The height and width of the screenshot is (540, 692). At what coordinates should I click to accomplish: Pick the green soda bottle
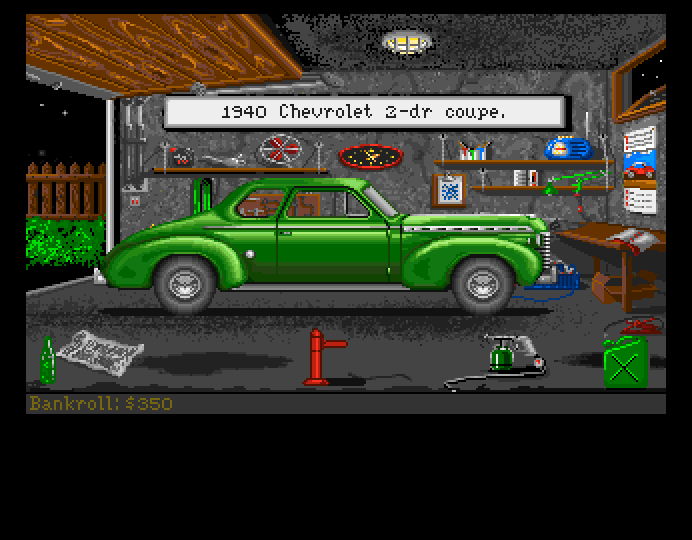point(47,361)
